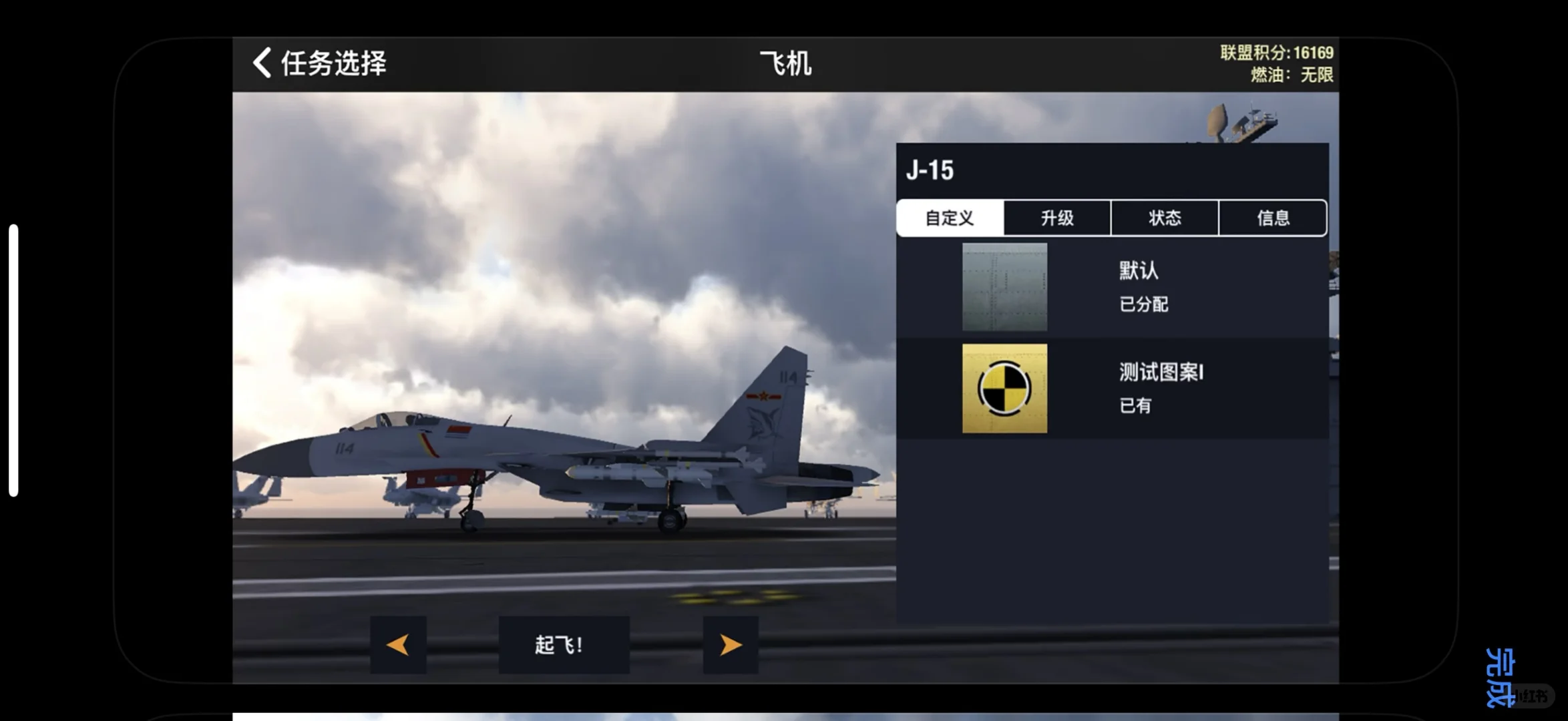Tap the back arrow to return to mission selection

pyautogui.click(x=262, y=63)
